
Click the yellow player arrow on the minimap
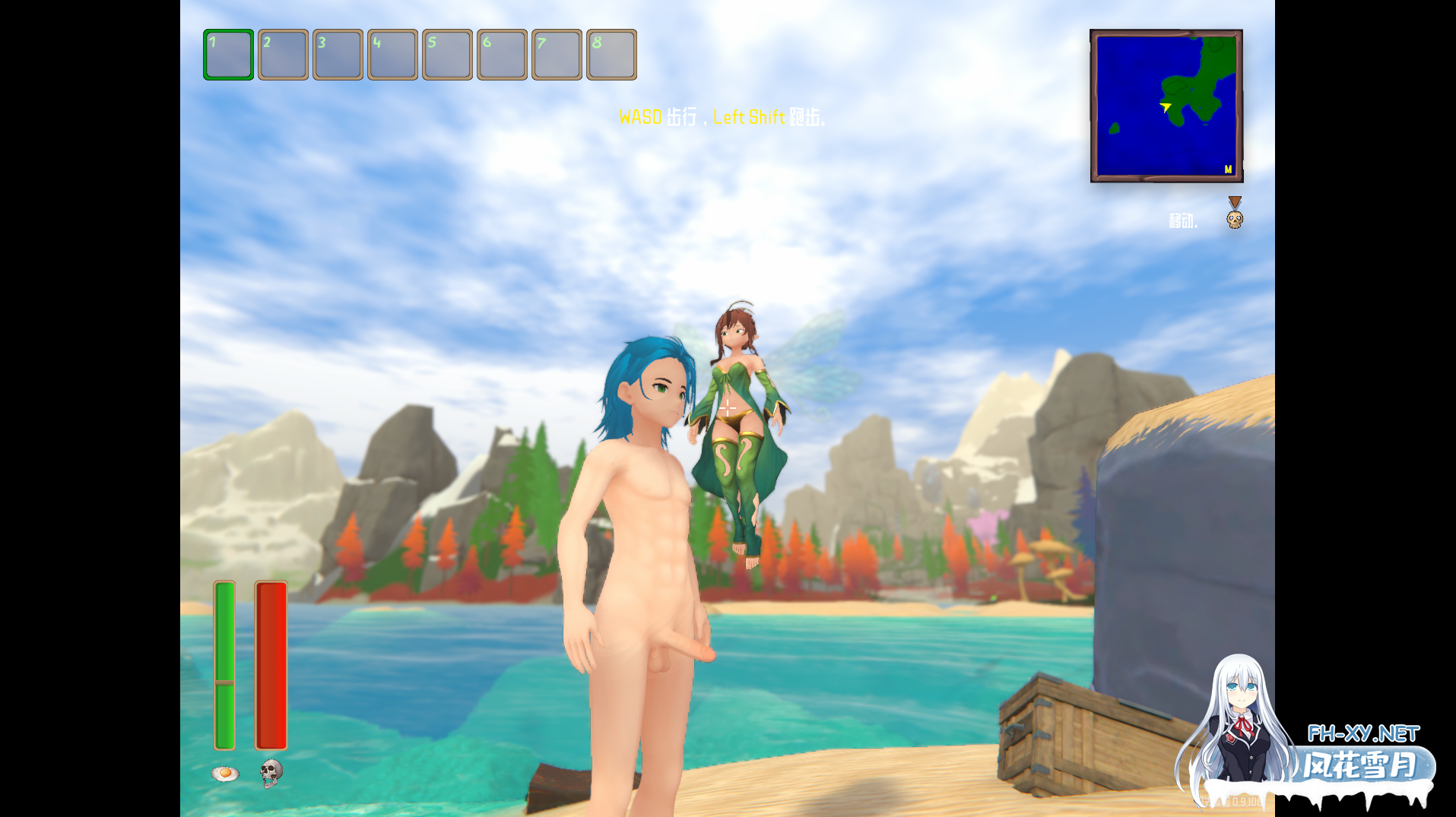point(1166,108)
